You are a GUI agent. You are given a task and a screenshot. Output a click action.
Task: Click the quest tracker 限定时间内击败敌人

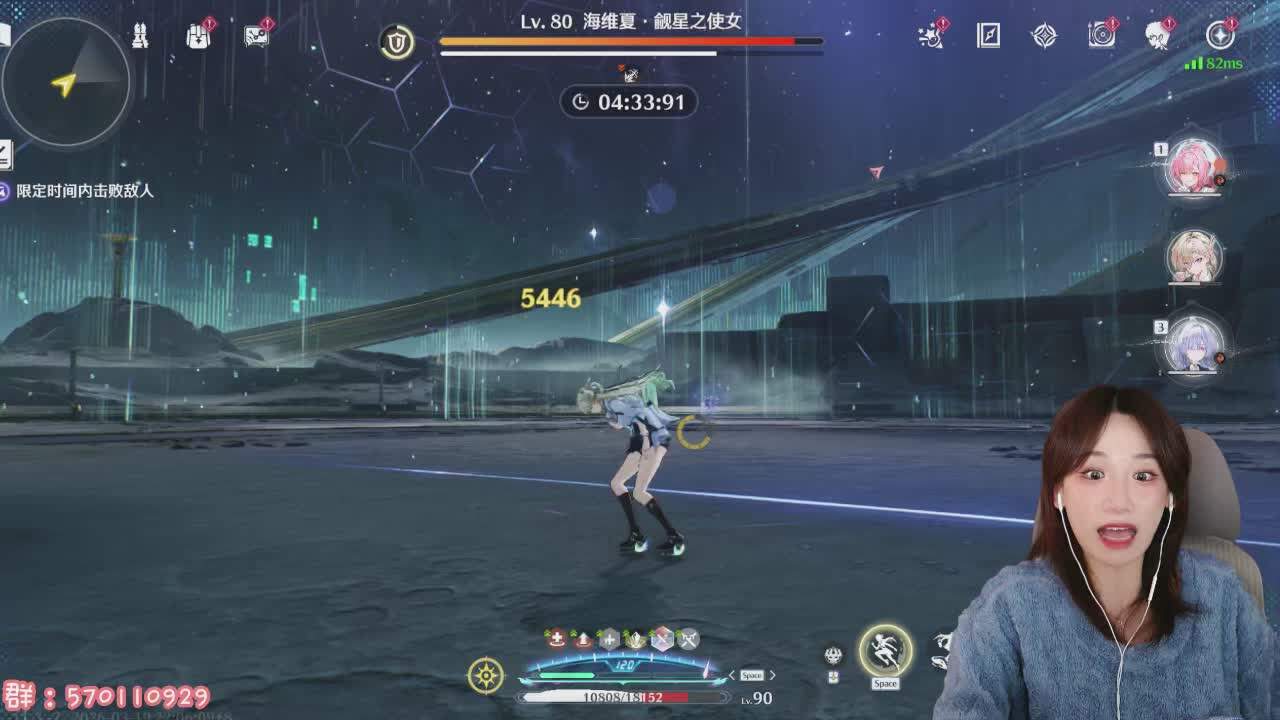(85, 190)
